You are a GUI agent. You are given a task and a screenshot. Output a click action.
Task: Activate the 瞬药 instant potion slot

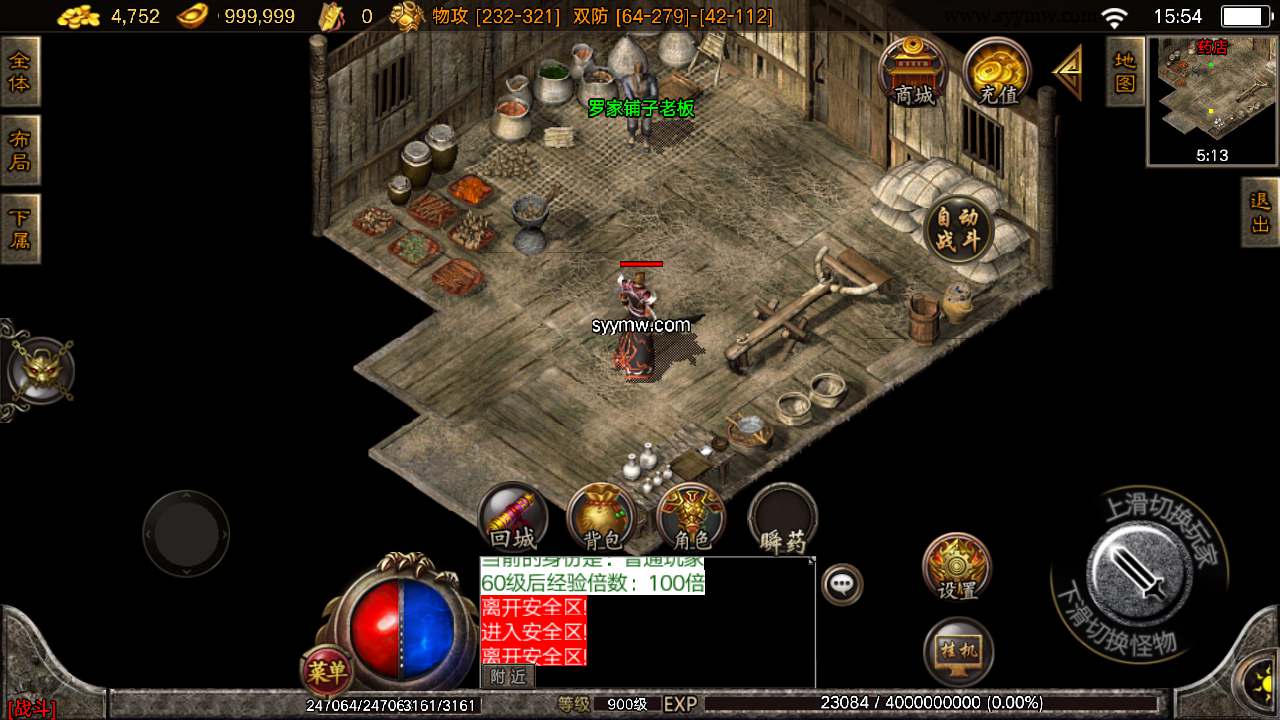[x=783, y=520]
